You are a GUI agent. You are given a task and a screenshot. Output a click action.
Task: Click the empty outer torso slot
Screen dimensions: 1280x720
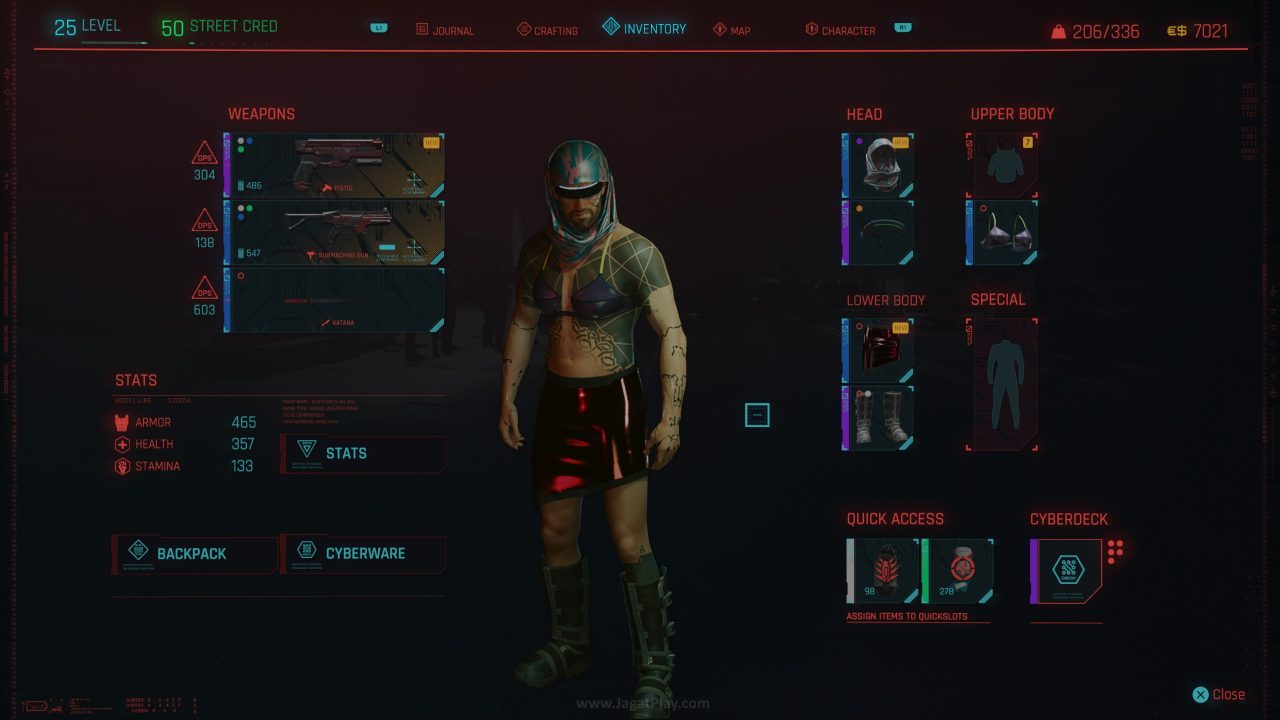(1002, 165)
